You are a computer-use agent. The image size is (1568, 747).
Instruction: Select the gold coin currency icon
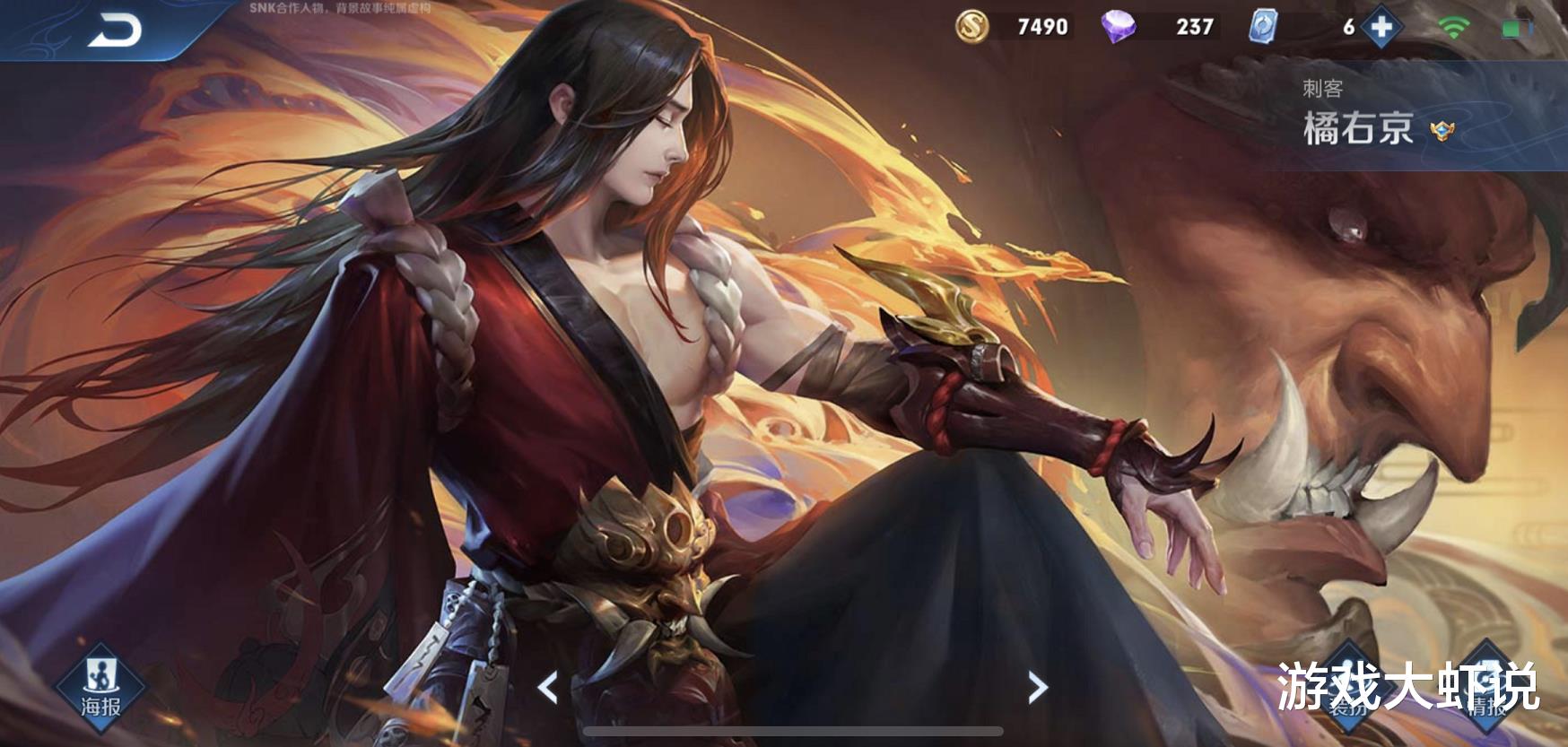coord(973,27)
